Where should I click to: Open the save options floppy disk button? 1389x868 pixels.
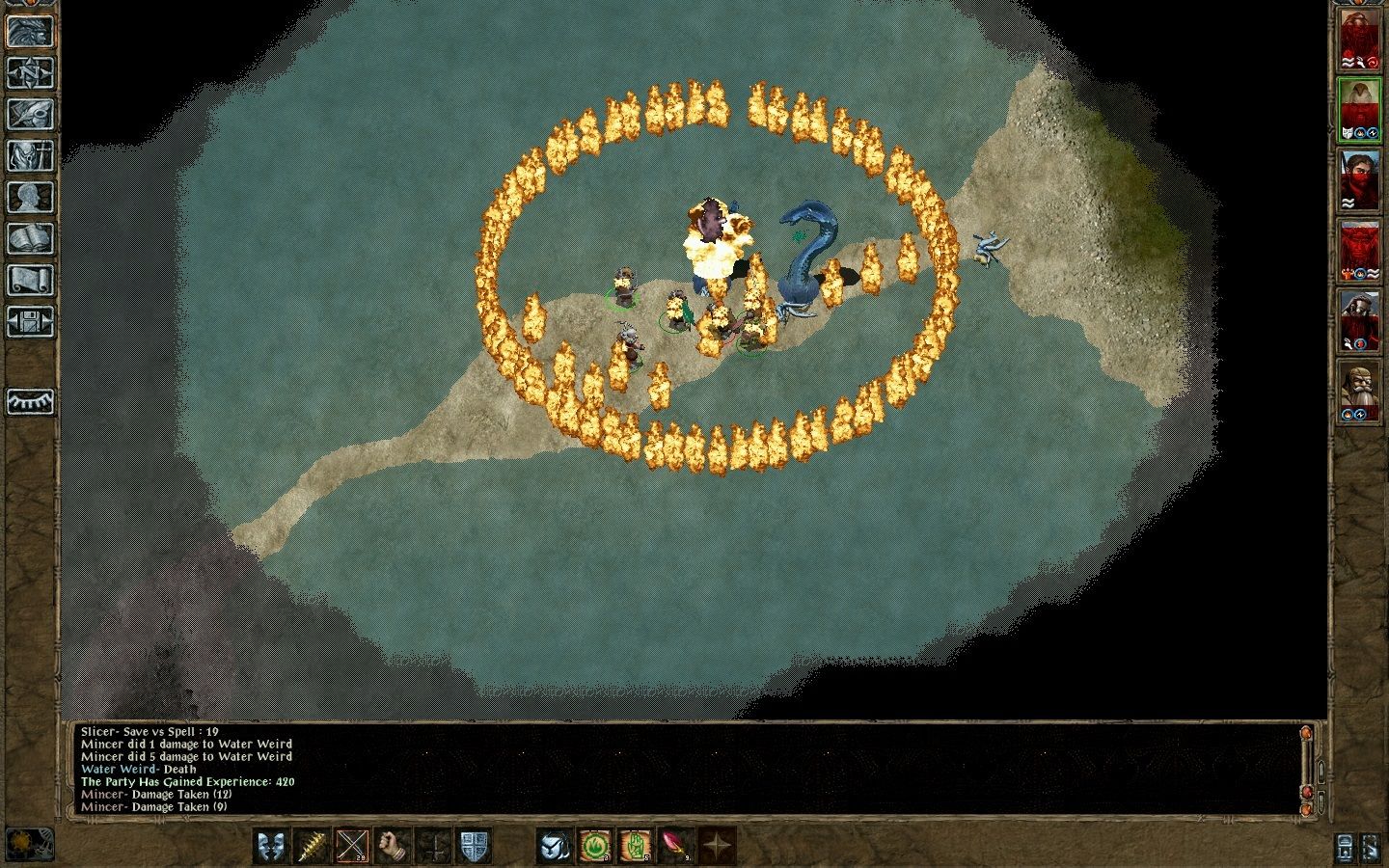tap(30, 321)
